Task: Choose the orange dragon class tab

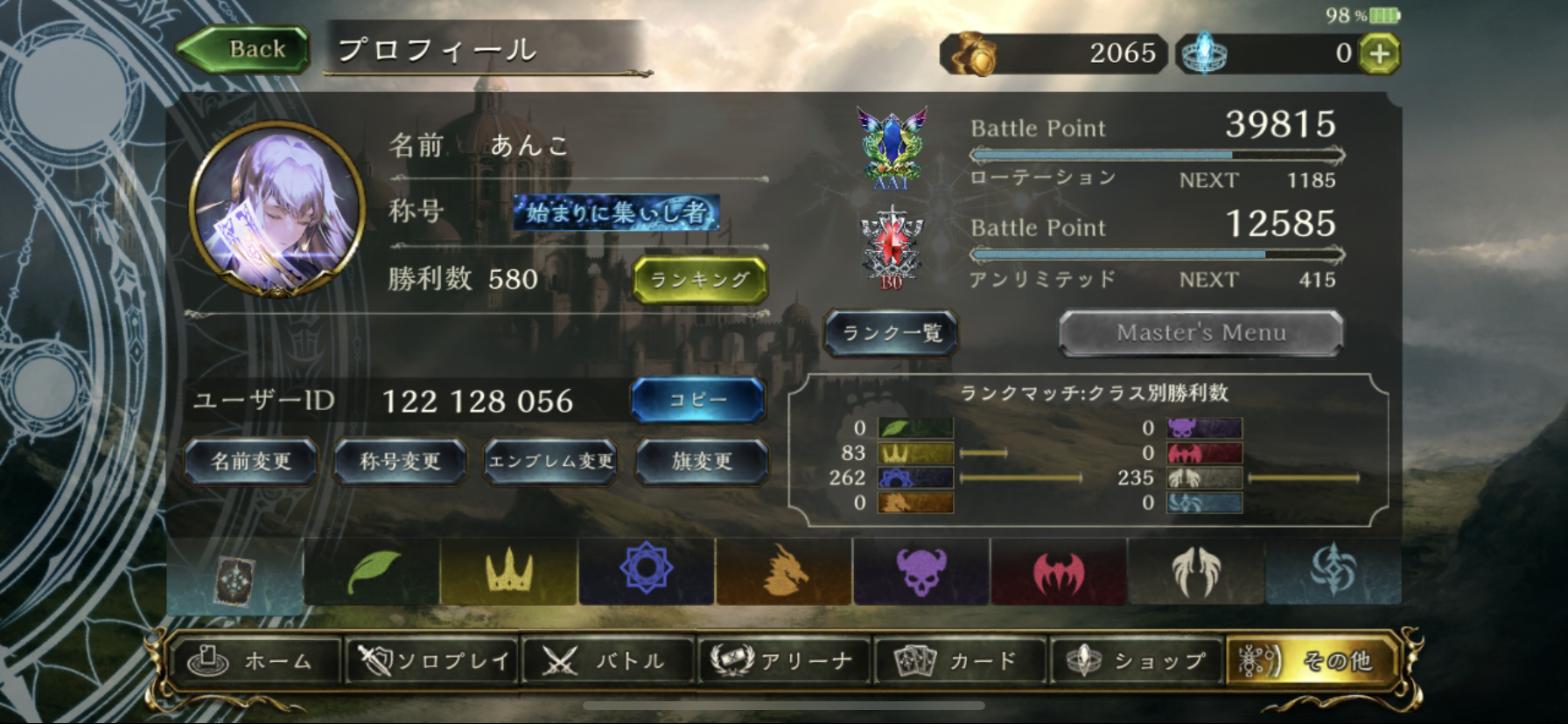Action: 784,572
